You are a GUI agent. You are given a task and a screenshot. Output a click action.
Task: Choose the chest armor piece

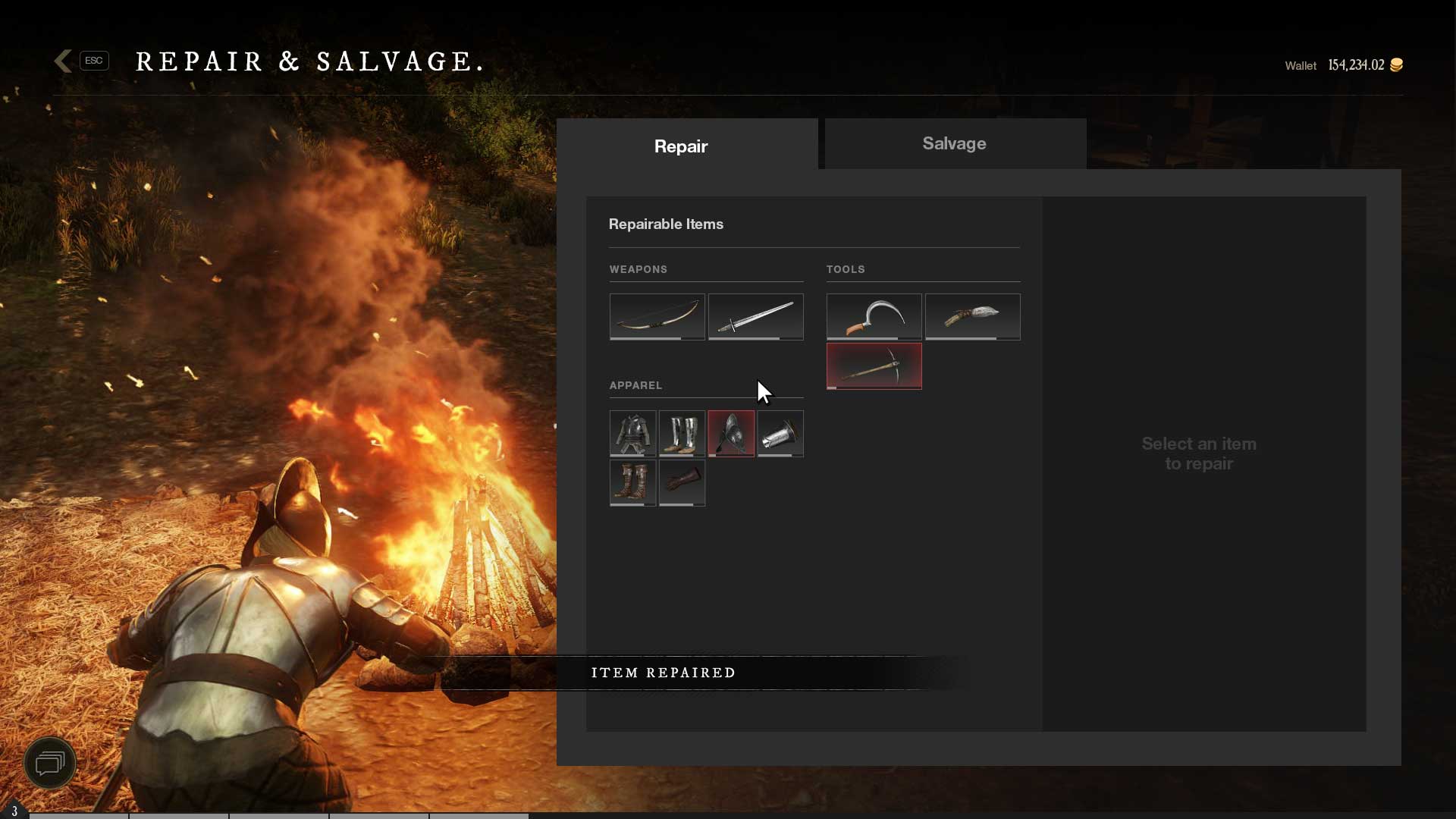632,433
